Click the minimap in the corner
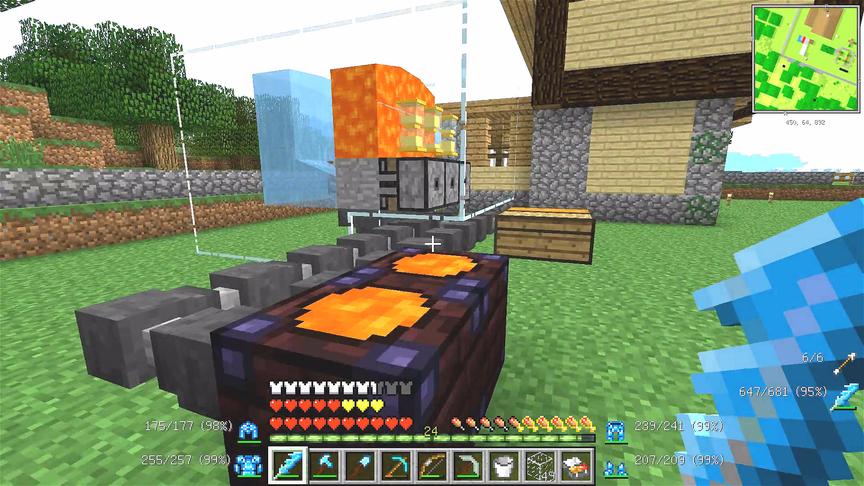 (x=806, y=57)
